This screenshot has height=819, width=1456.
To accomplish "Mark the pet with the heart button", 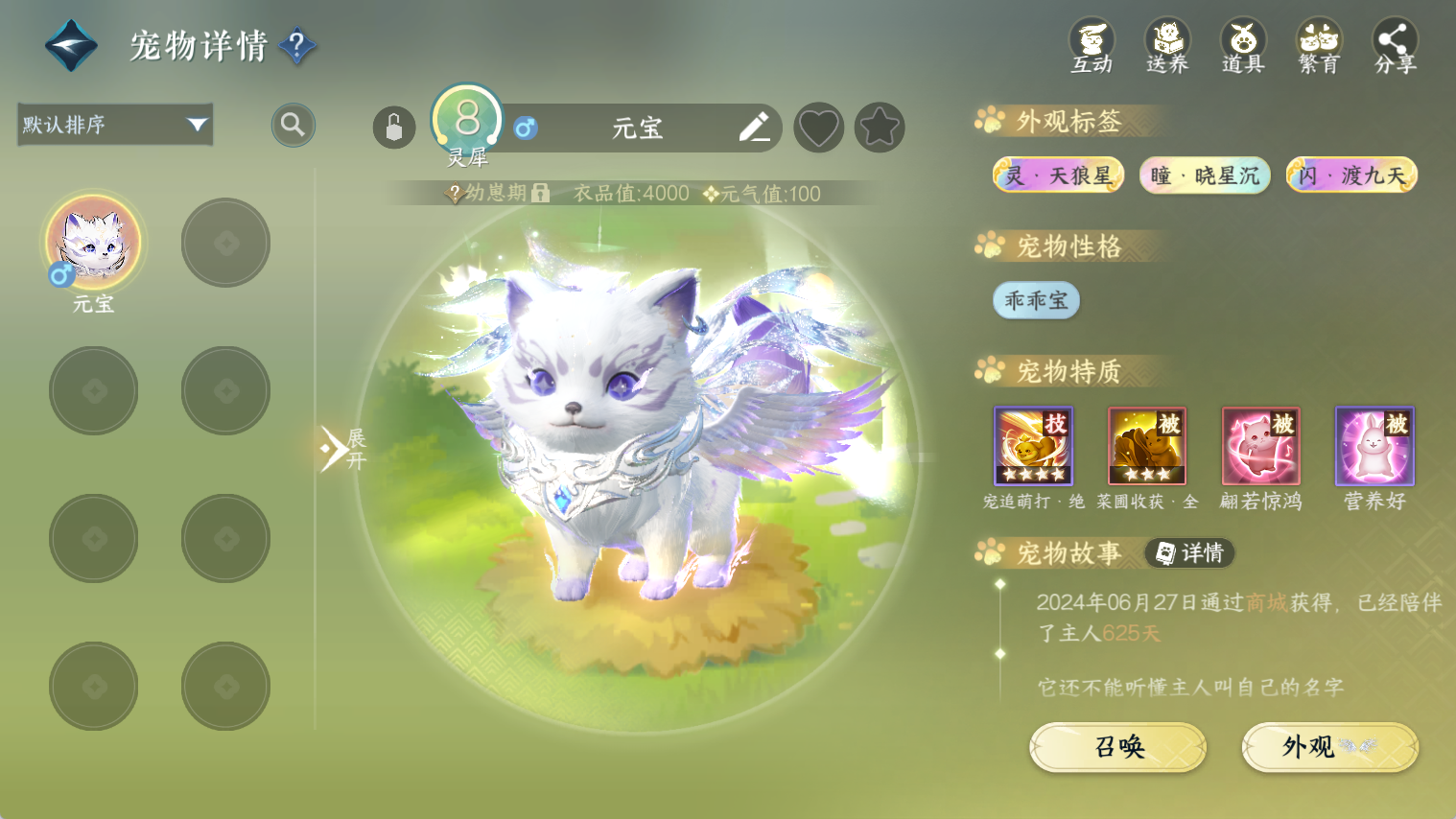I will tap(818, 128).
